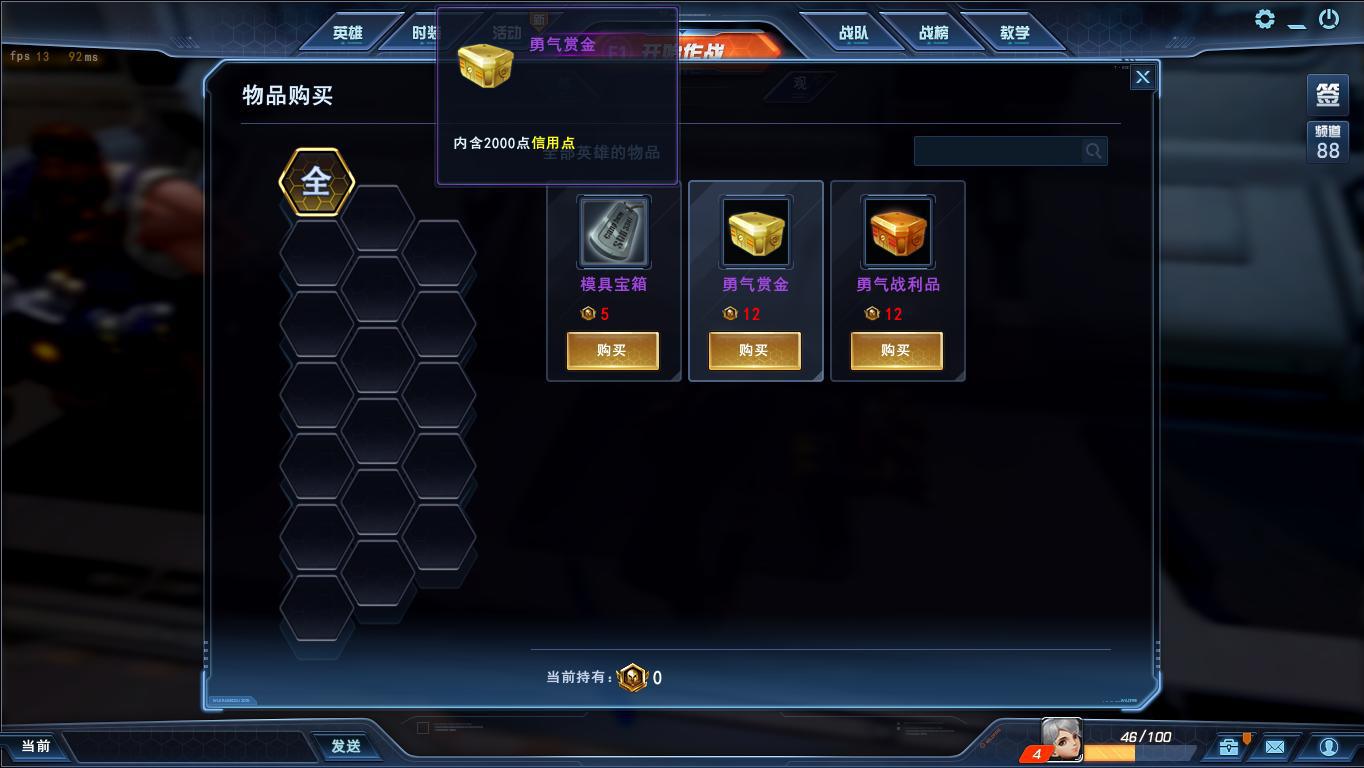Click the 勇气战利品 orange chest icon

[x=896, y=231]
